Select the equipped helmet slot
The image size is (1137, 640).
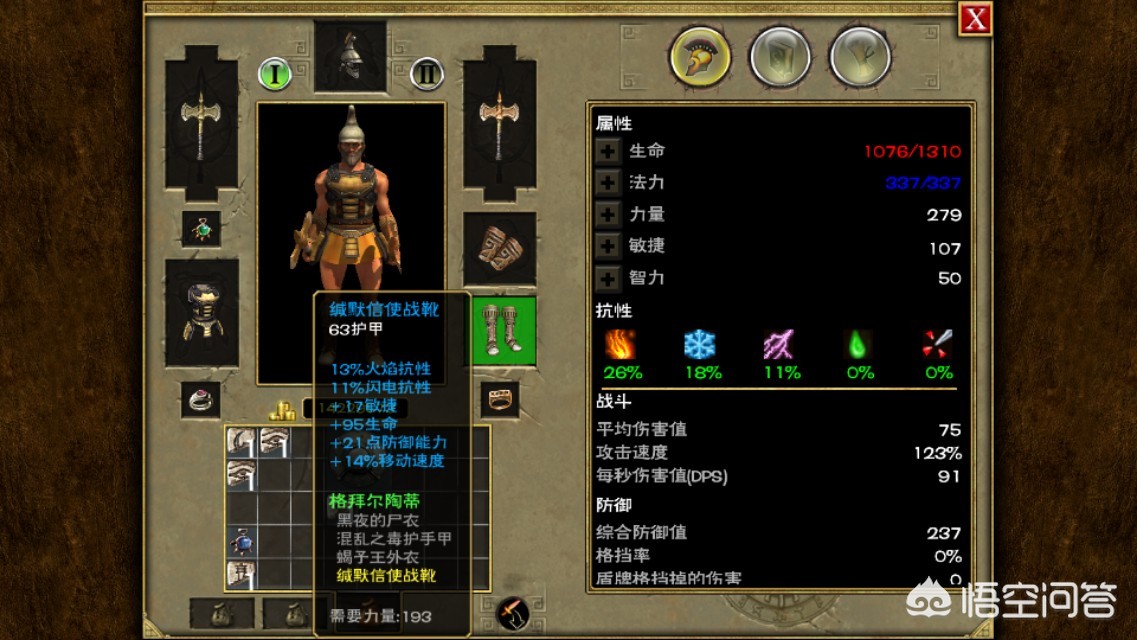click(x=350, y=55)
